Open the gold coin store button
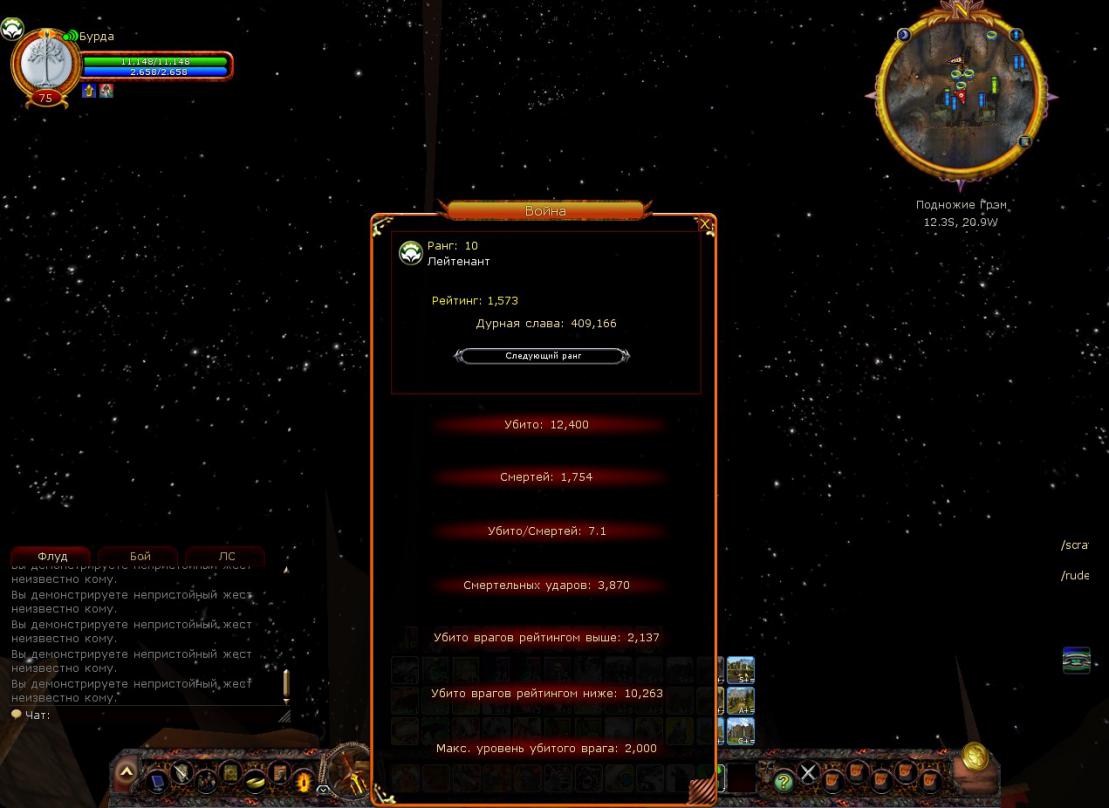 pos(974,758)
